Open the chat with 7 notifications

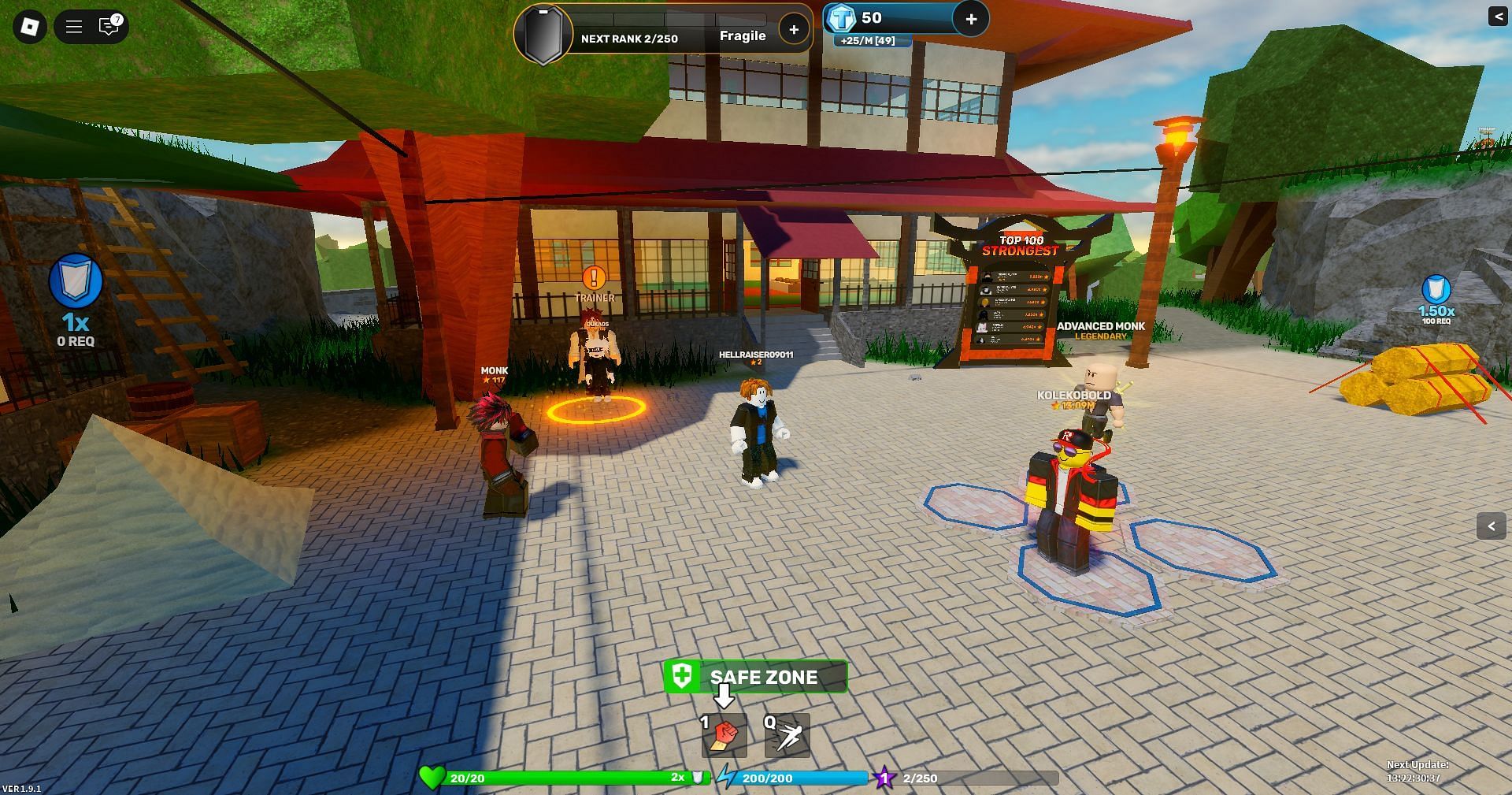click(x=109, y=27)
